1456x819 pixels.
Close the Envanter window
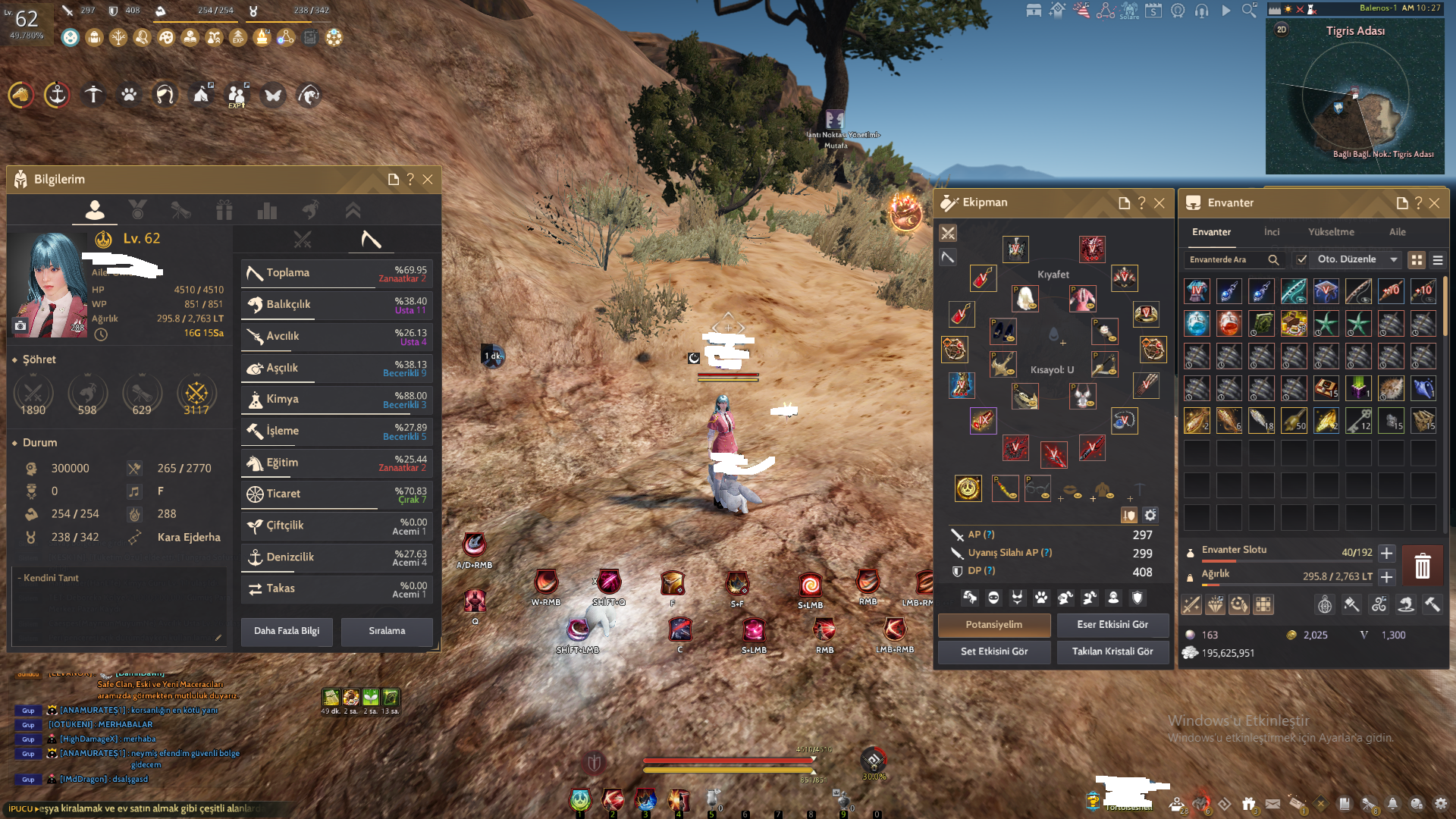pos(1434,203)
